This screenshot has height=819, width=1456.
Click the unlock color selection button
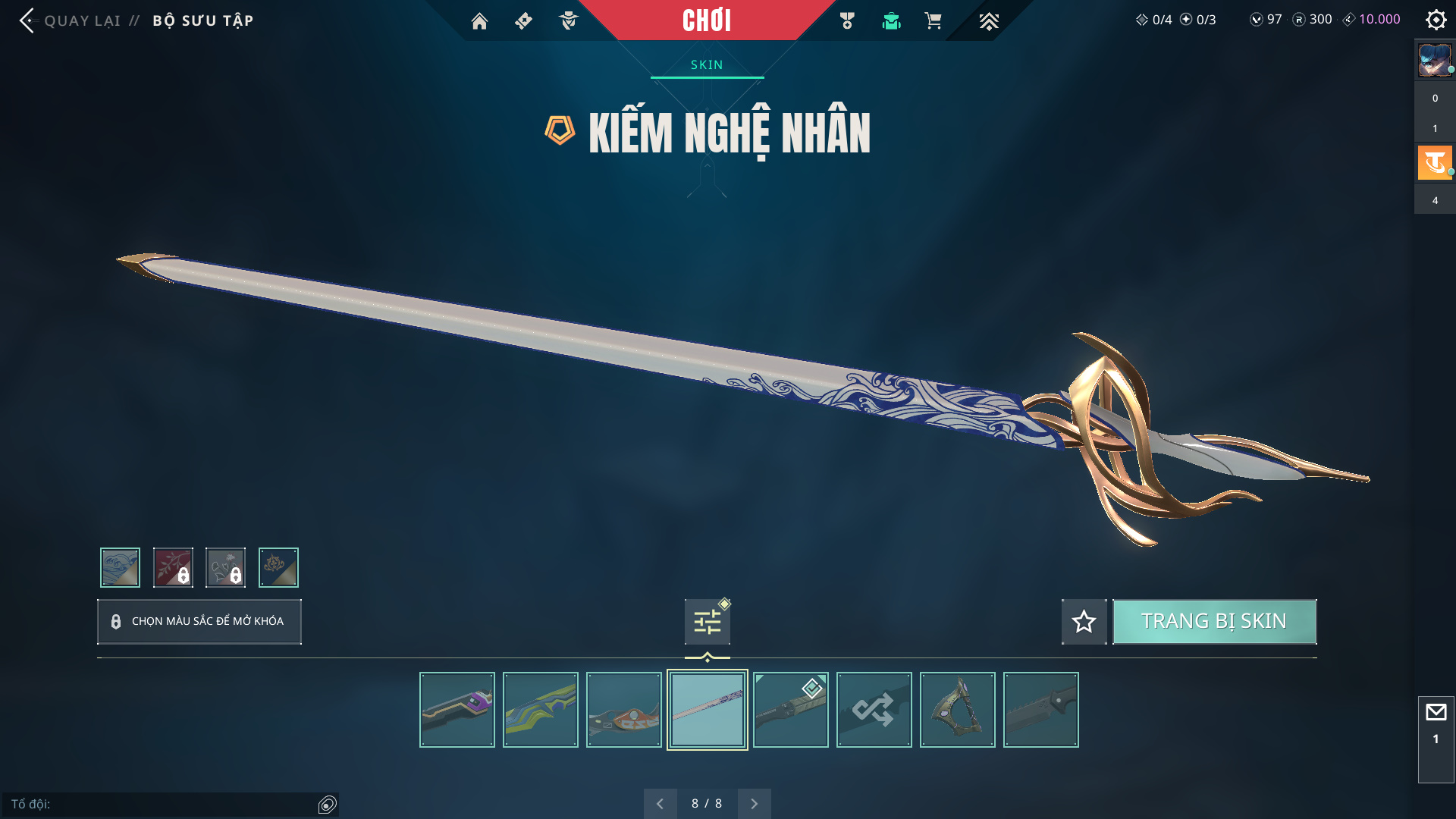click(199, 622)
